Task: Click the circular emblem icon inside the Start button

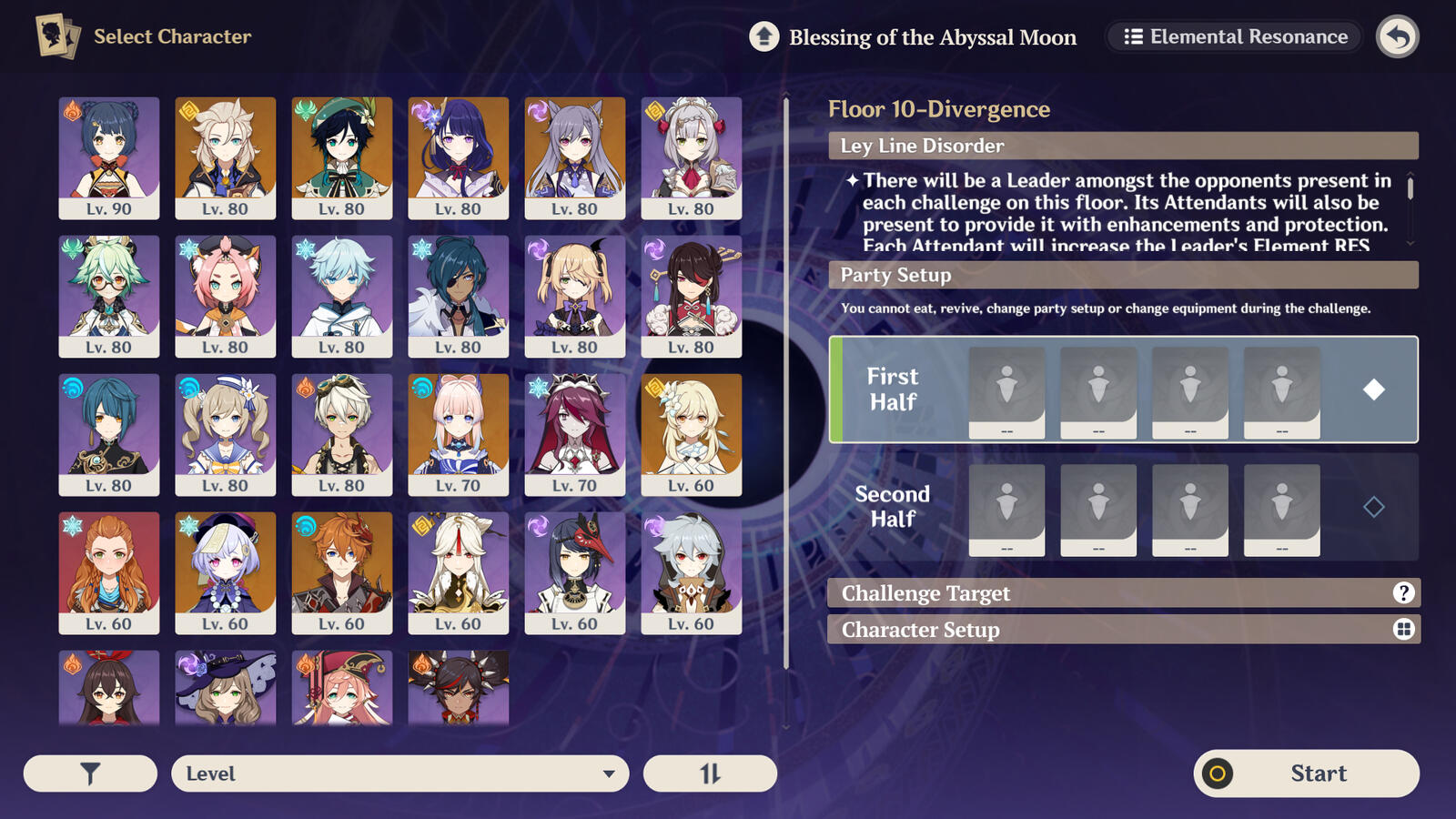Action: [x=1216, y=773]
